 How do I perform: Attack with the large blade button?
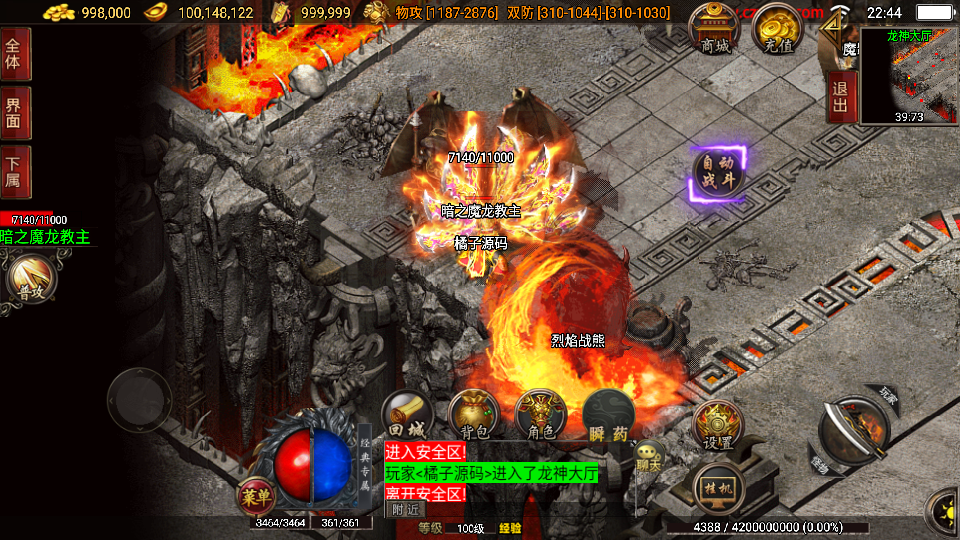pos(852,429)
